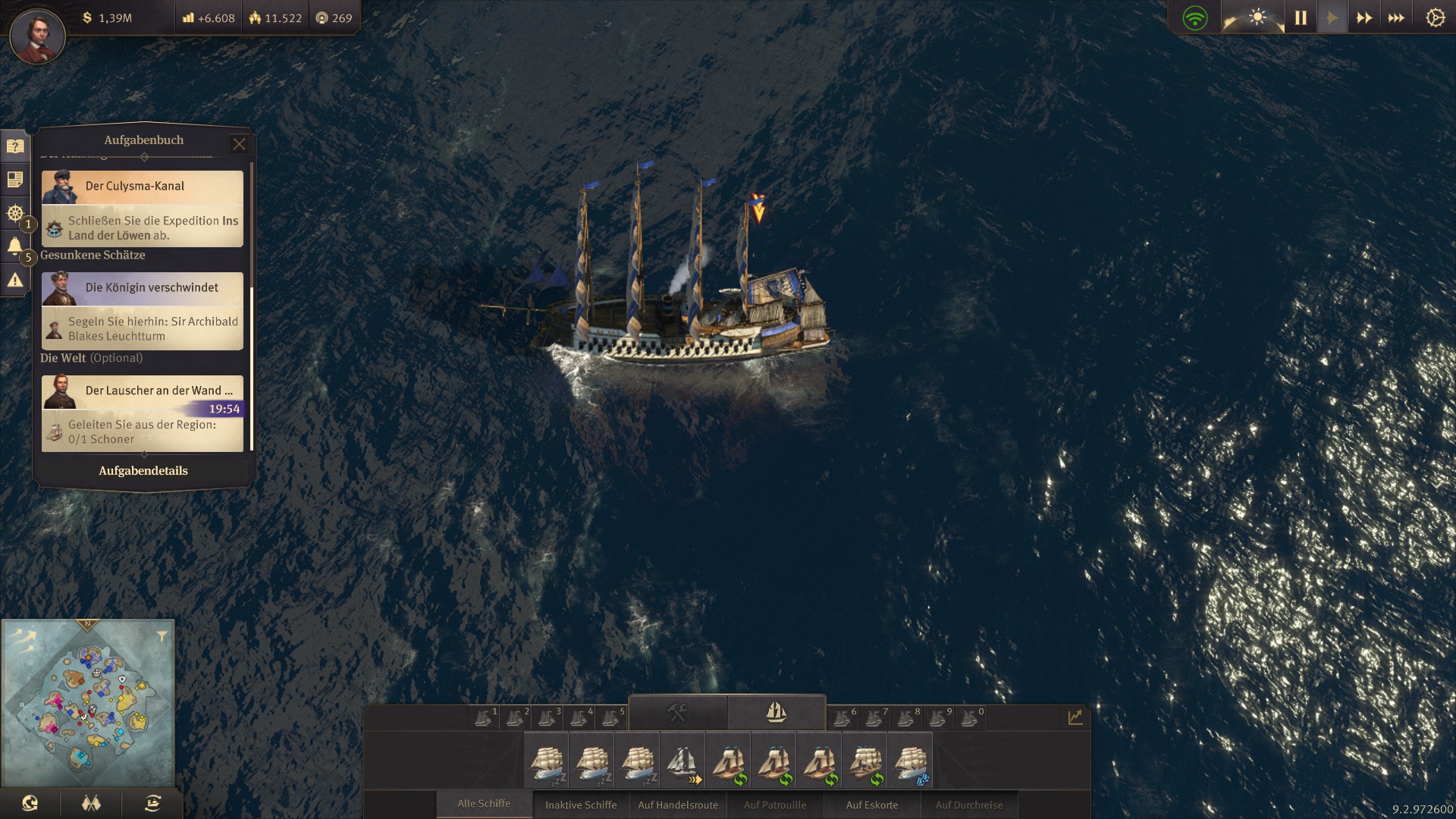
Task: Set game speed to triple fast forward
Action: (x=1396, y=17)
